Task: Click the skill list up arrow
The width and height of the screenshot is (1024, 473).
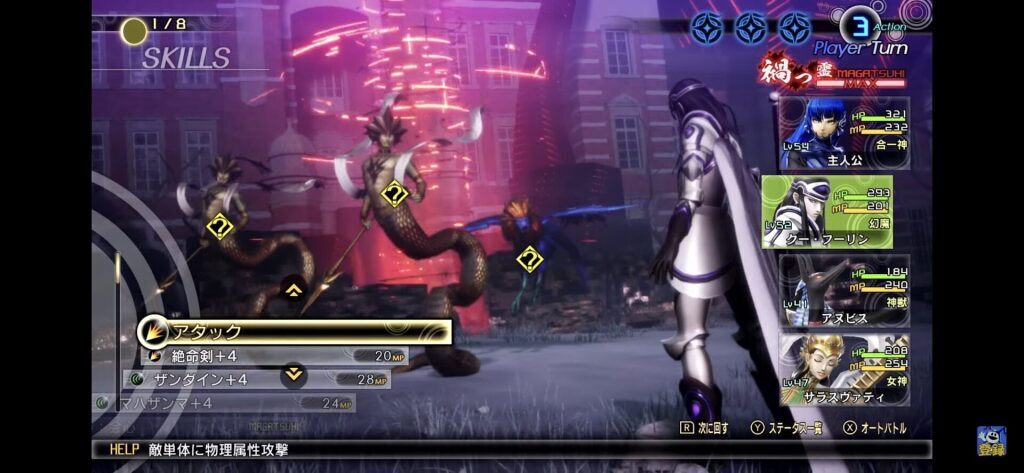Action: tap(294, 290)
